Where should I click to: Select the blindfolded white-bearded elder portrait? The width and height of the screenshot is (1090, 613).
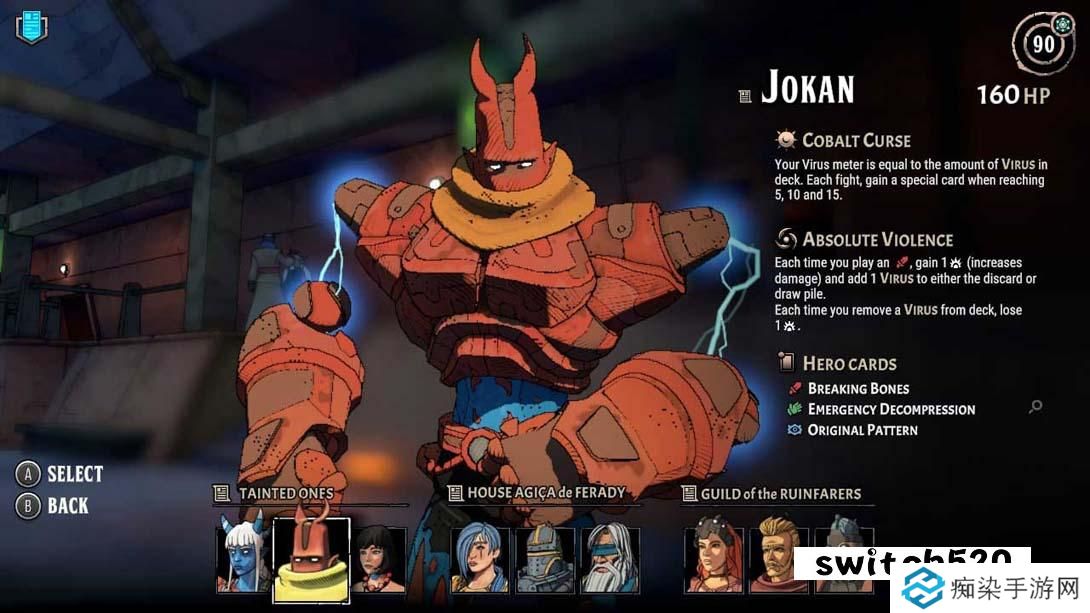point(609,559)
